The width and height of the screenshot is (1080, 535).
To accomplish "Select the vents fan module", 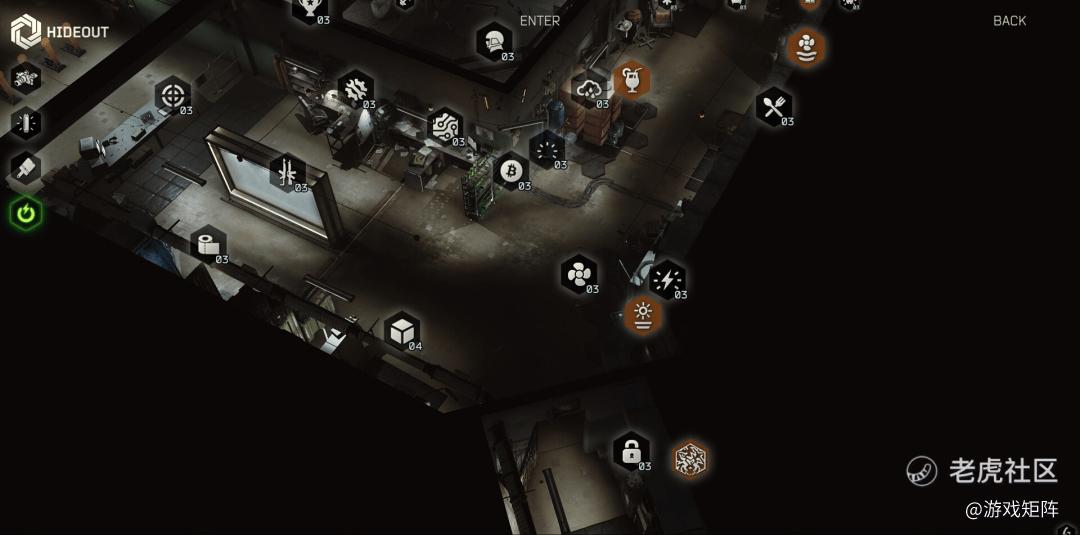I will (578, 274).
